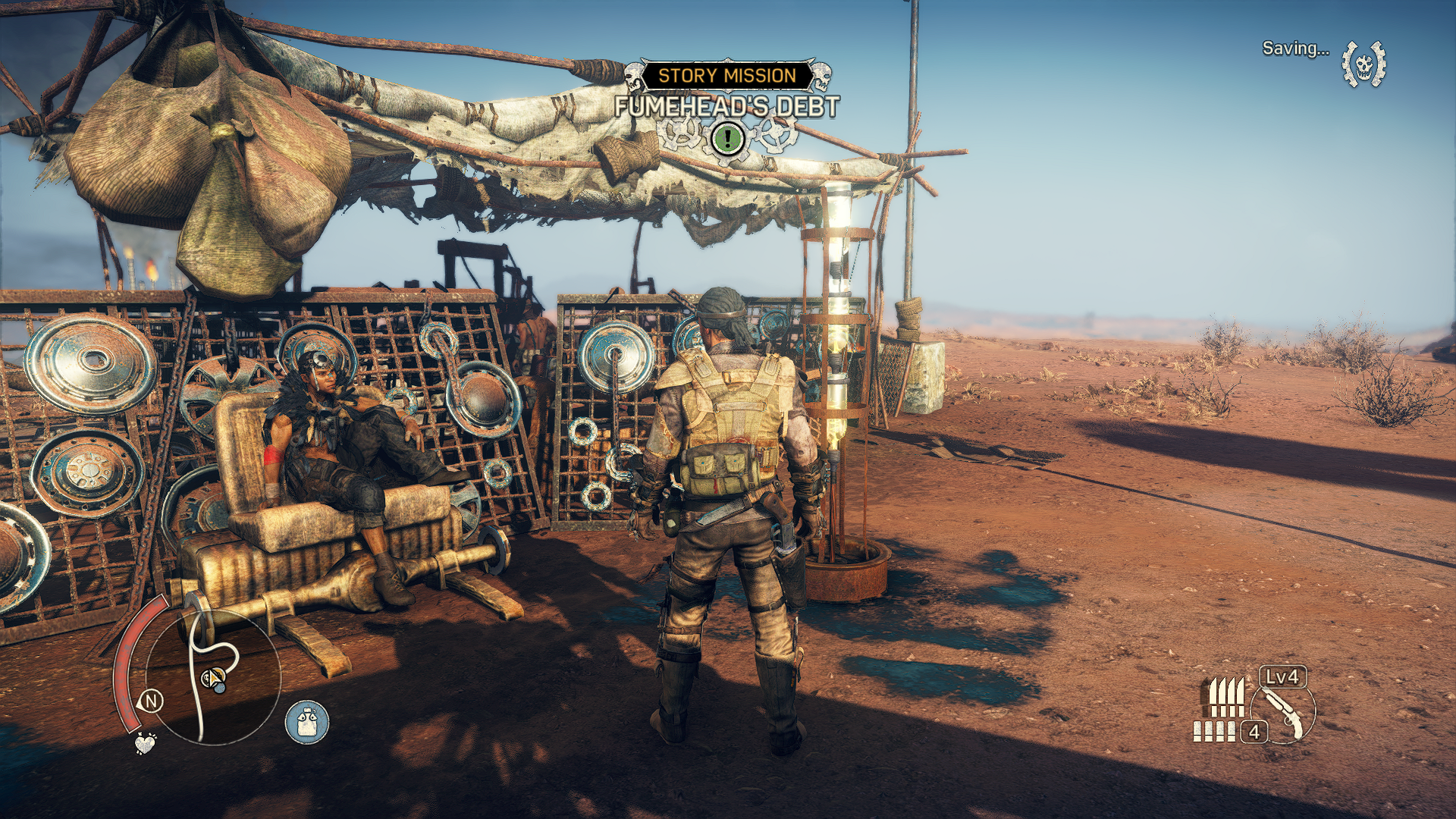Open the circular minimap

[212, 677]
